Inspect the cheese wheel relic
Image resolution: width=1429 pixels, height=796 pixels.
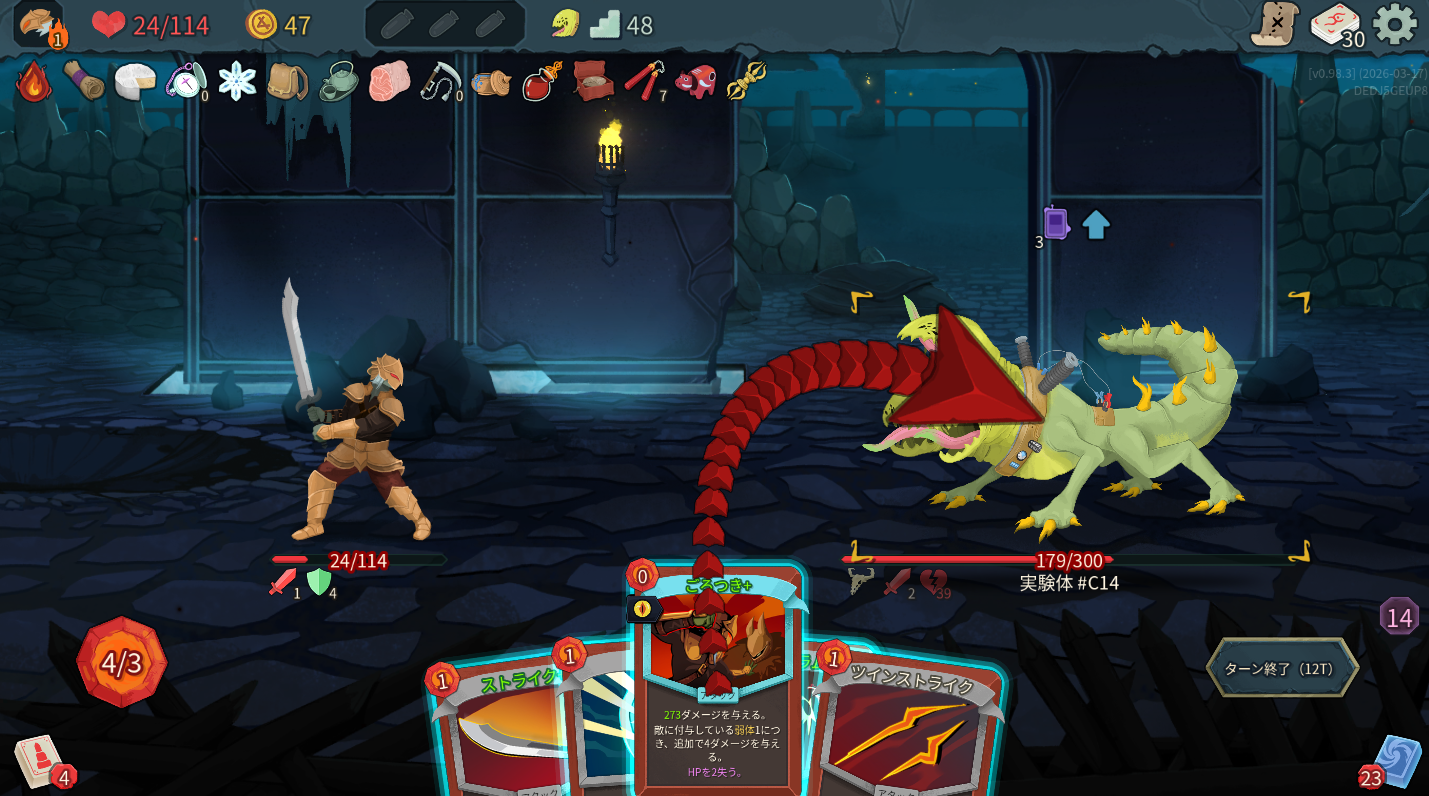[135, 81]
